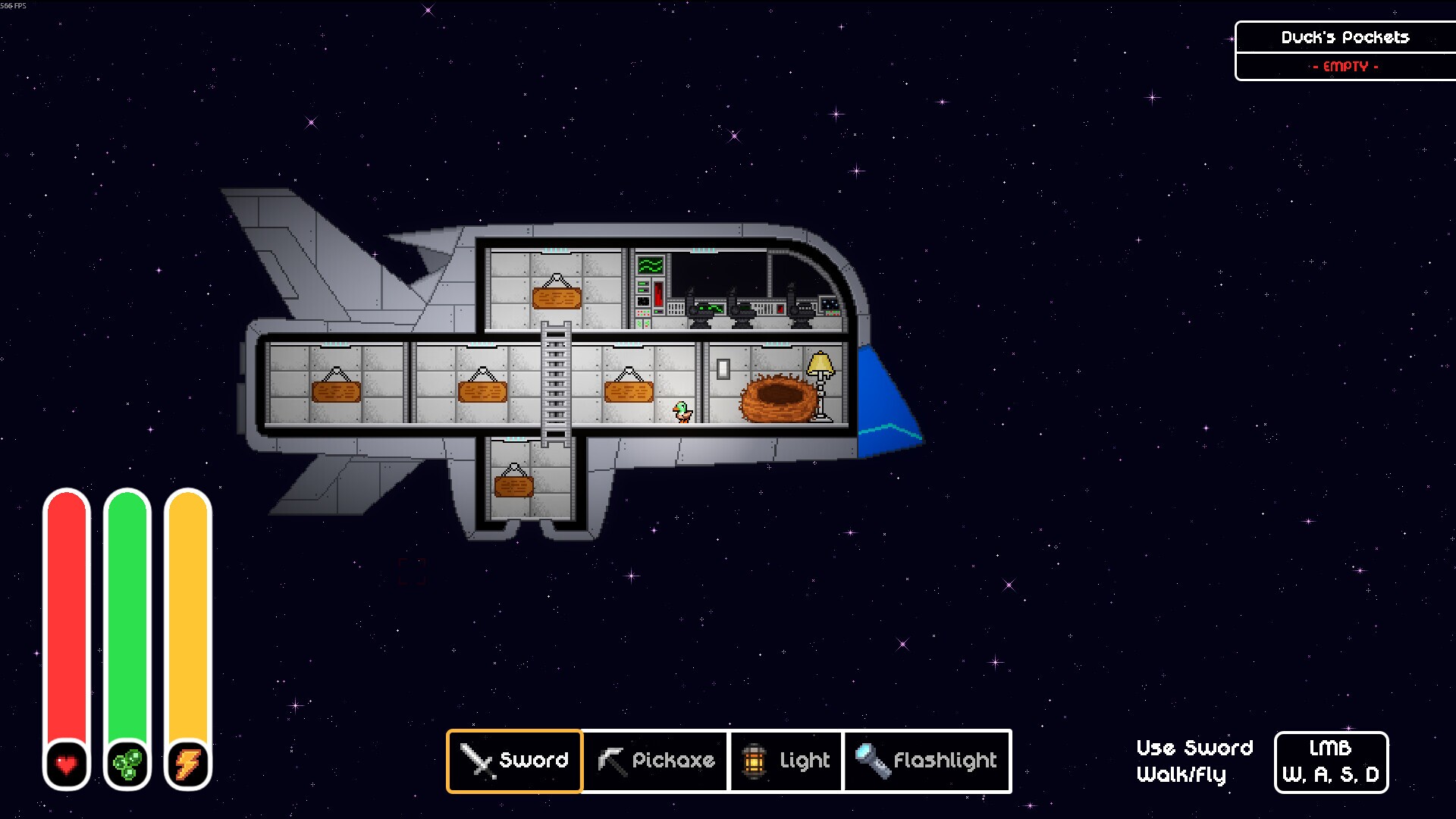Select the Sword hotbar slot
Viewport: 1456px width, 819px height.
tap(514, 761)
